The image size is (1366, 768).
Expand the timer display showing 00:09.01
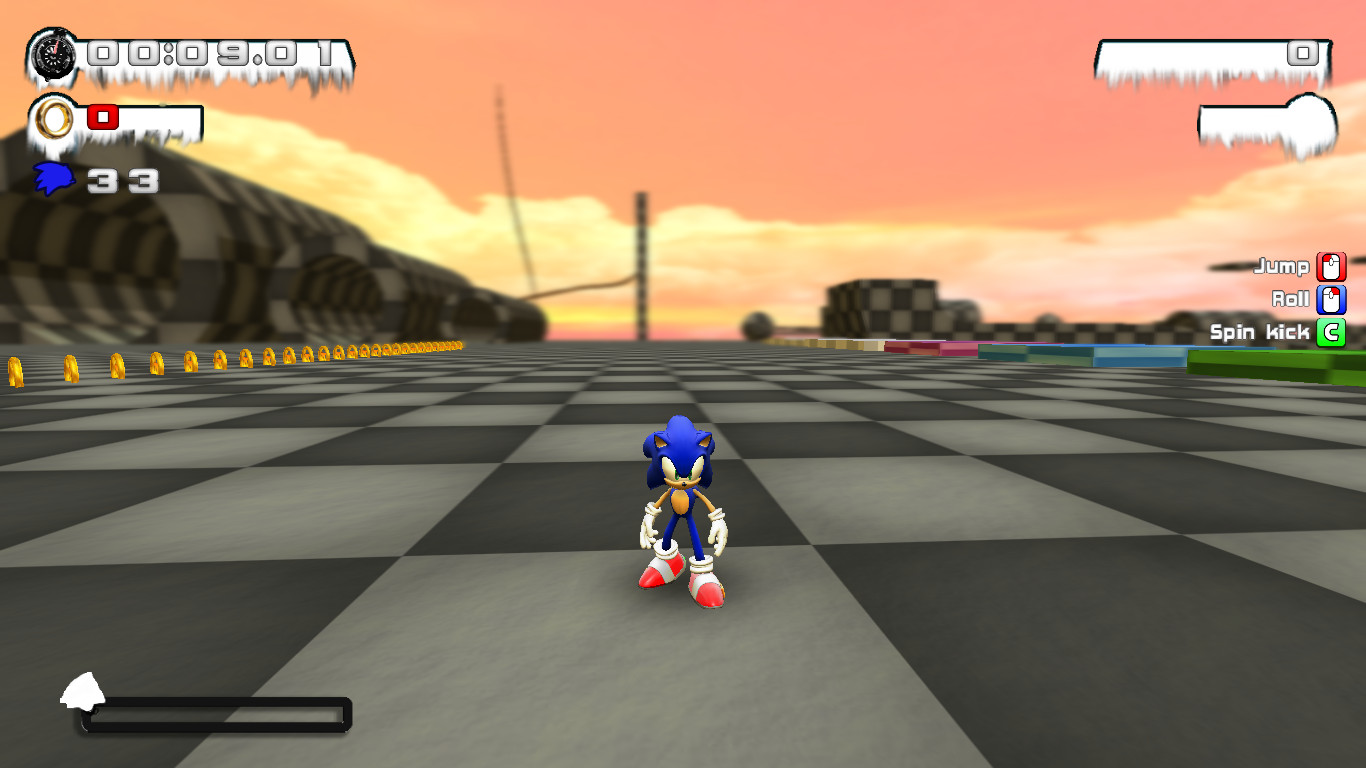(212, 55)
